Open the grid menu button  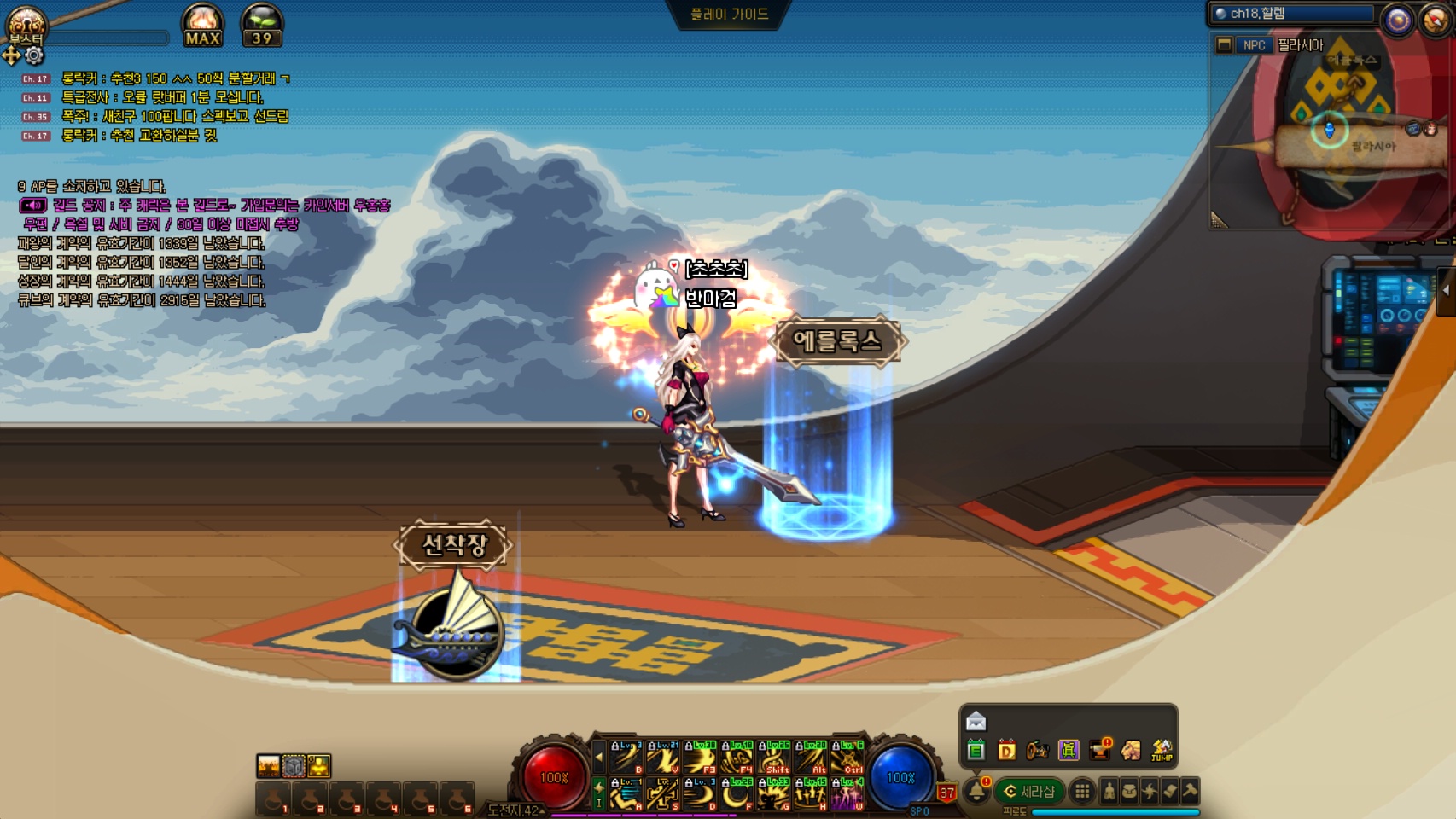point(1082,792)
